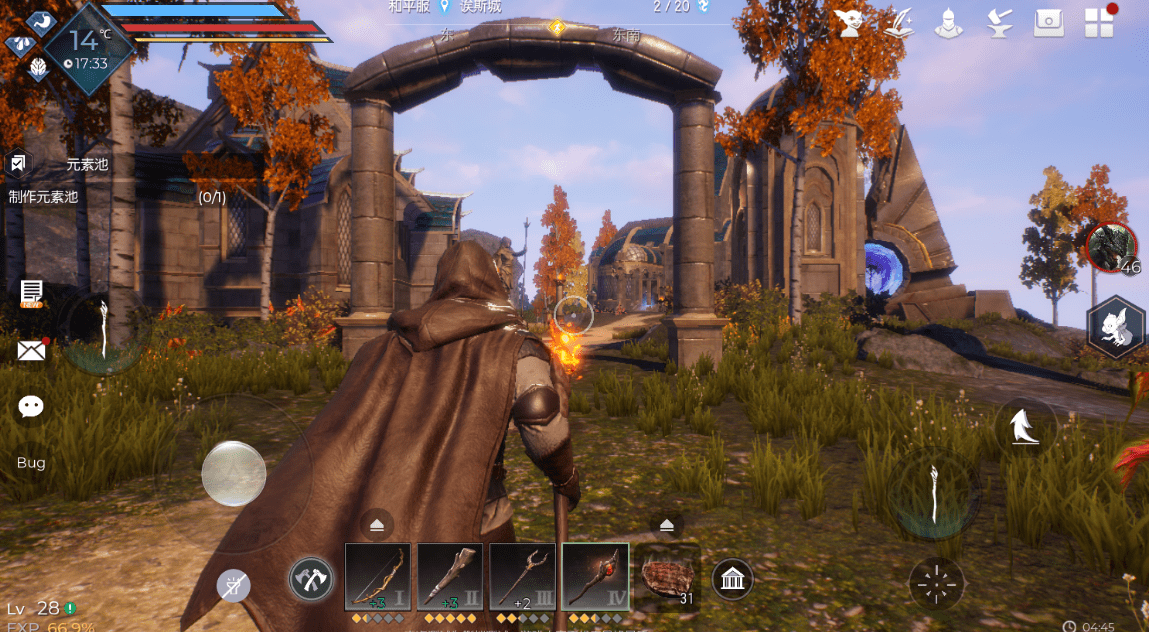
Task: Select the bow in hotbar slot I
Action: tap(378, 577)
